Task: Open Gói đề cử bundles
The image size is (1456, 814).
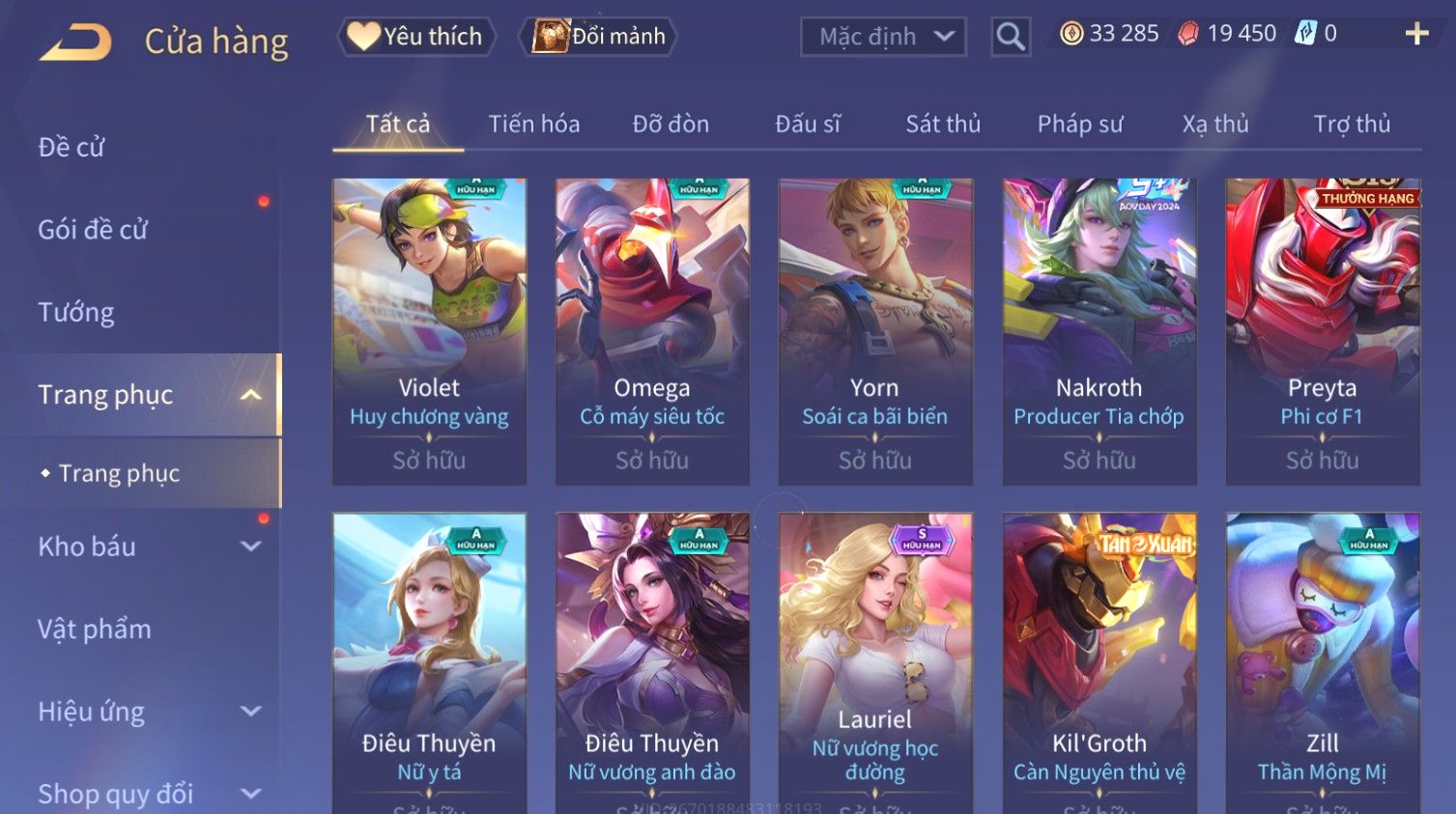Action: pyautogui.click(x=93, y=230)
